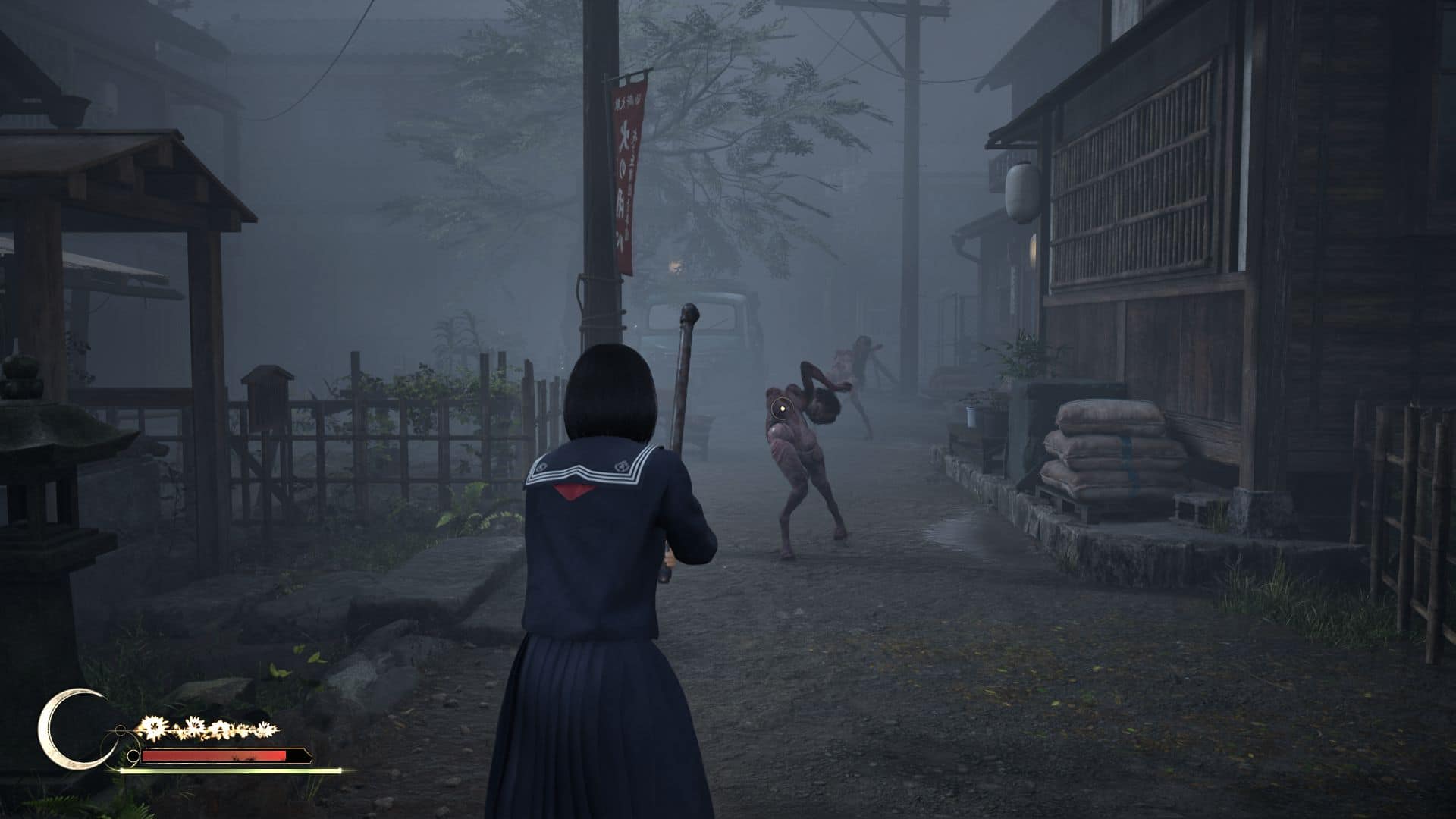Screen dimensions: 1456x819
Task: Click the lock-on reticle on the enemy
Action: (x=780, y=410)
